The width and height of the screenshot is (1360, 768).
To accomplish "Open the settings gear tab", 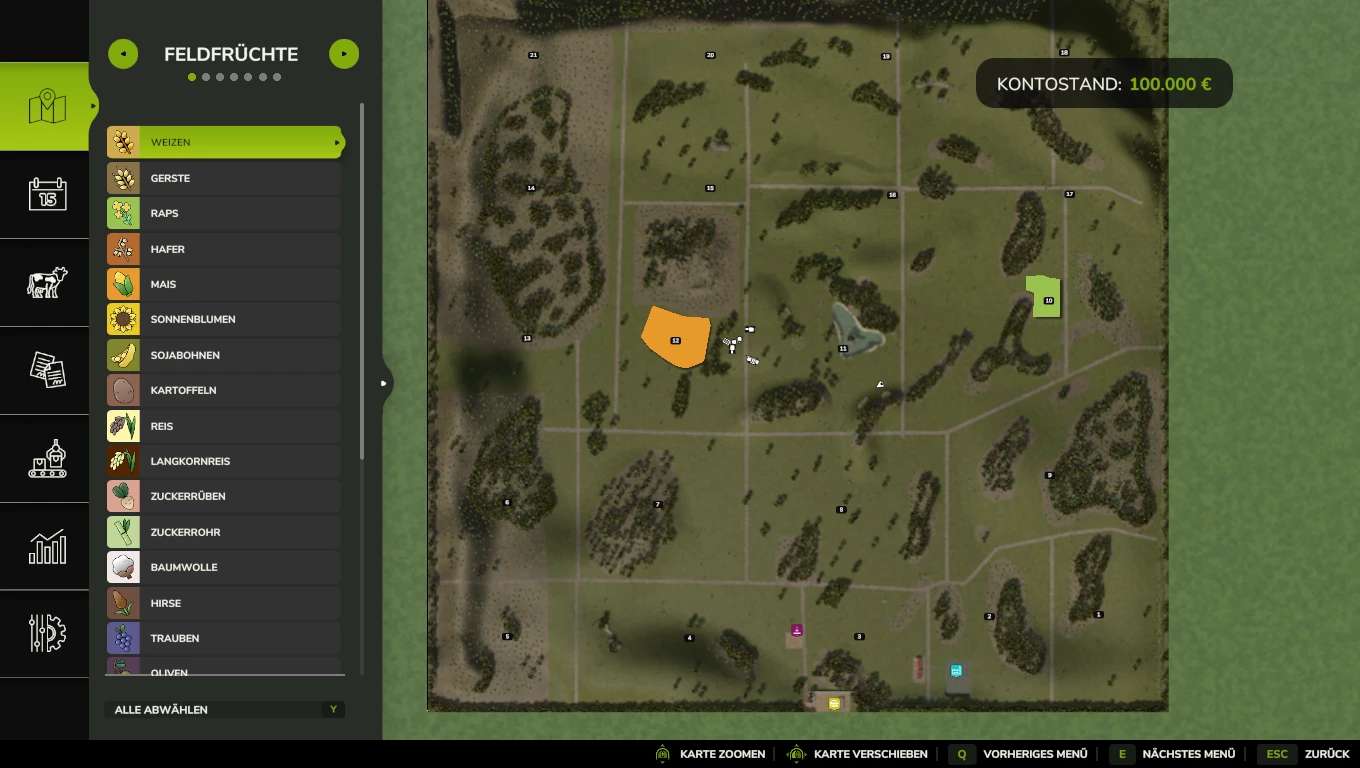I will click(x=46, y=634).
